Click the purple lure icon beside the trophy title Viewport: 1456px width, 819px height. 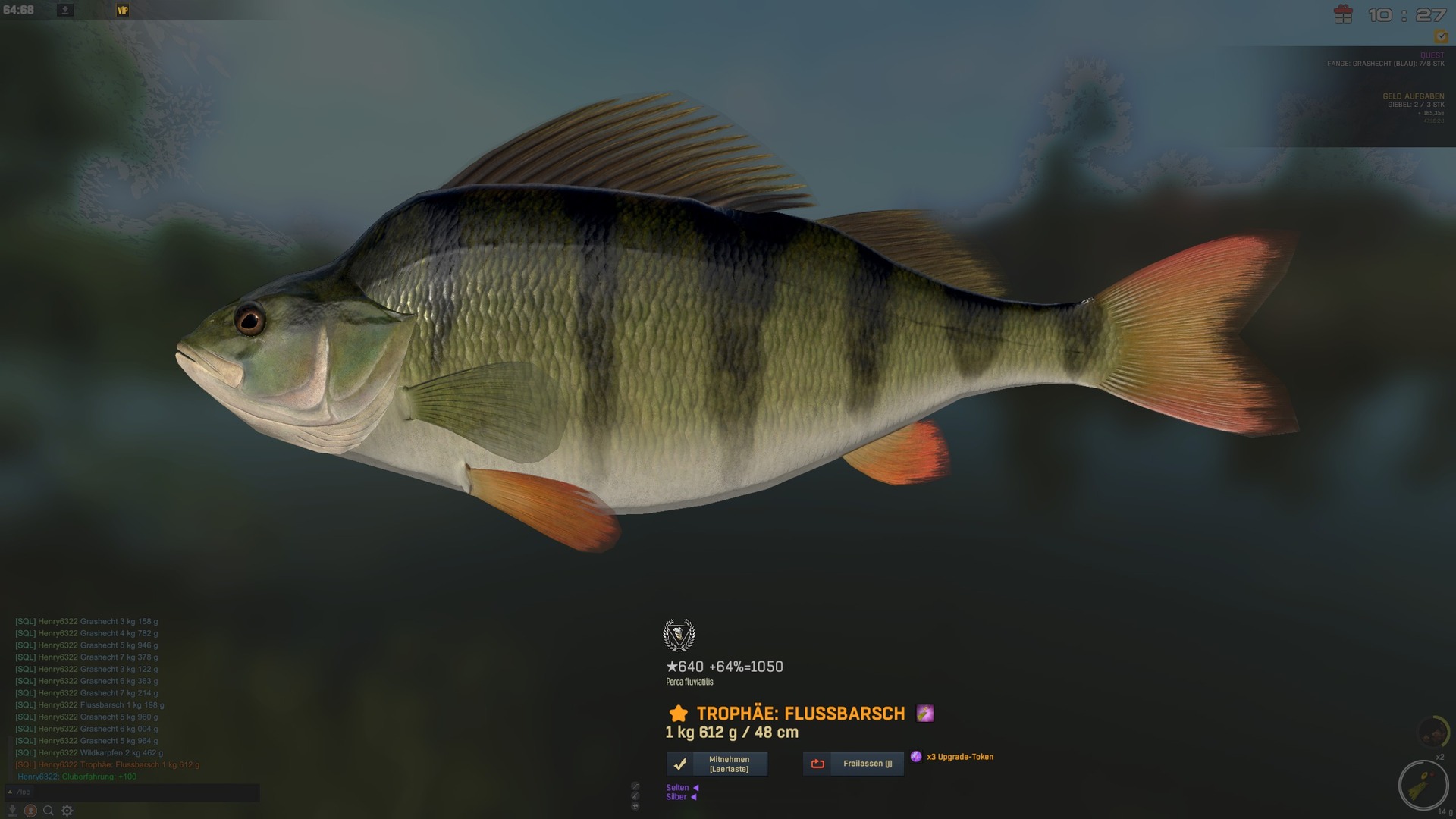pyautogui.click(x=924, y=714)
